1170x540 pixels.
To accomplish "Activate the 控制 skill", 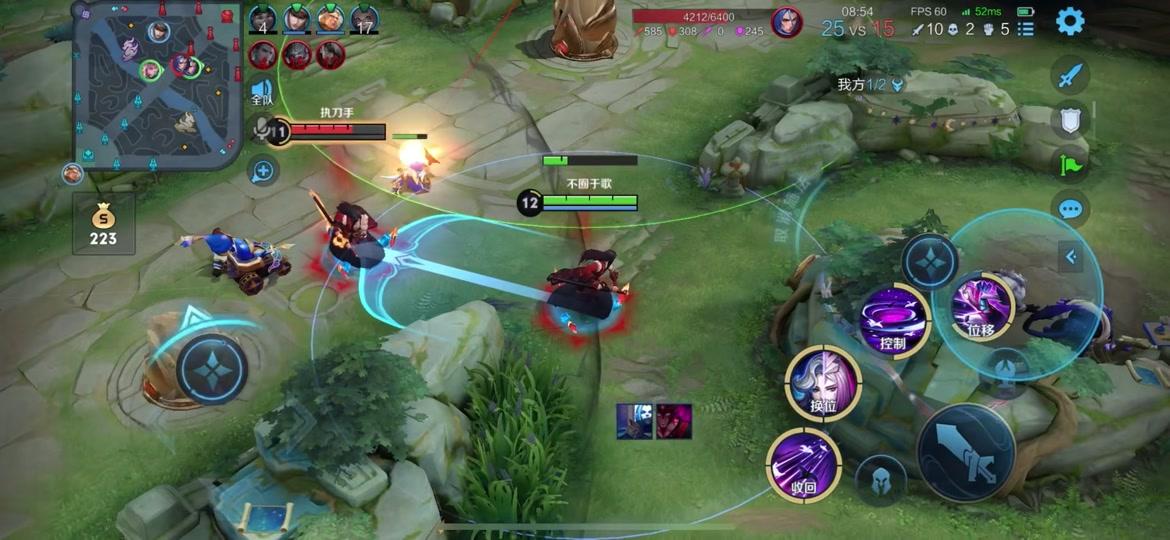I will tap(893, 319).
